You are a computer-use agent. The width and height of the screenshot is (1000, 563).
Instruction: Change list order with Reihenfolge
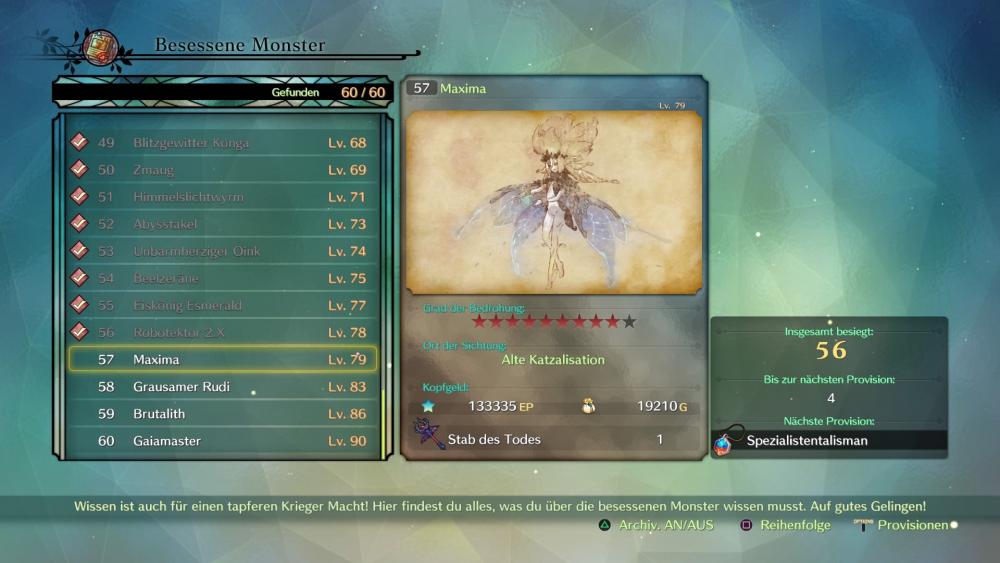click(x=785, y=525)
